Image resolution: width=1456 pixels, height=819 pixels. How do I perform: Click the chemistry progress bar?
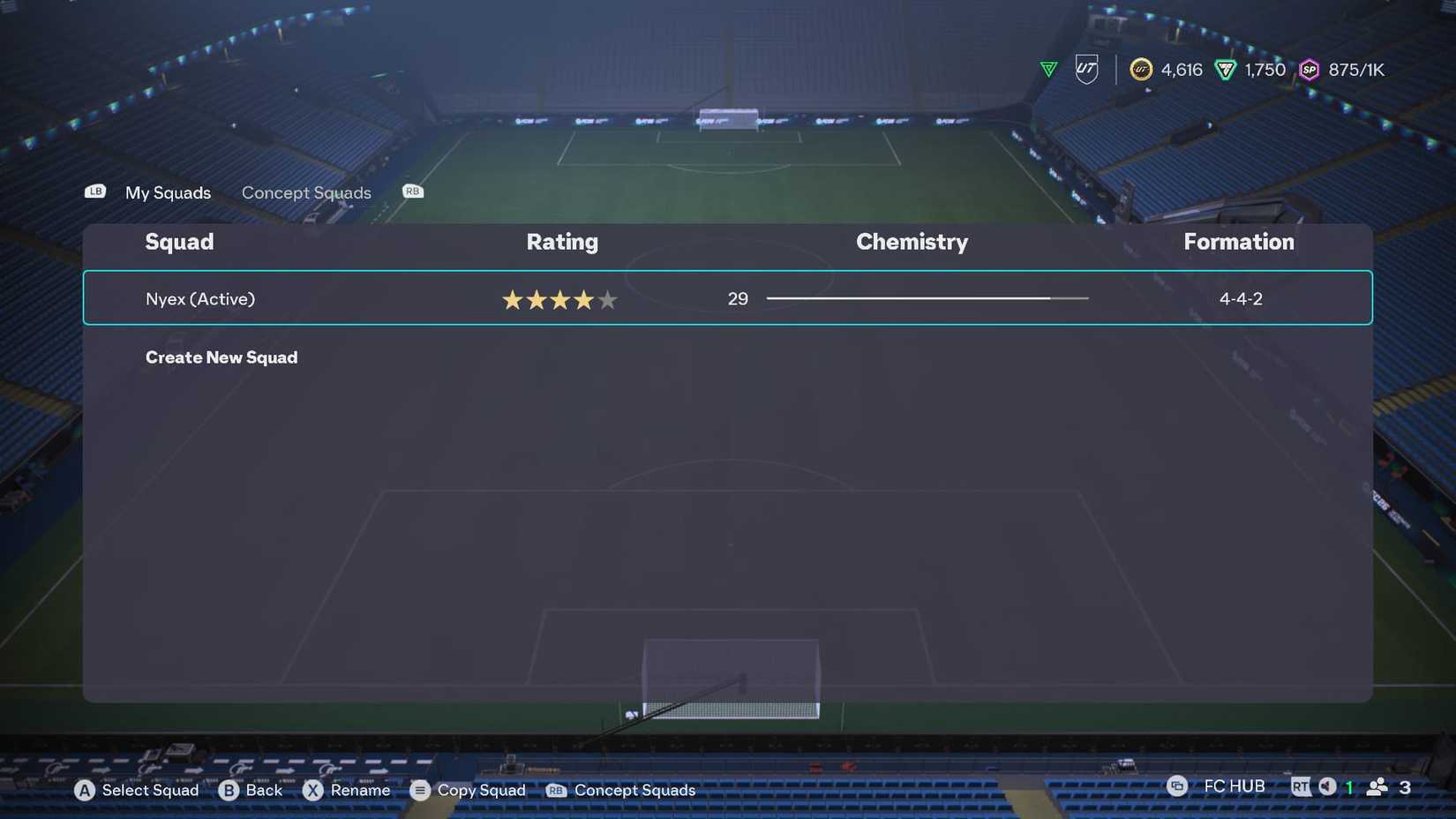pyautogui.click(x=927, y=298)
